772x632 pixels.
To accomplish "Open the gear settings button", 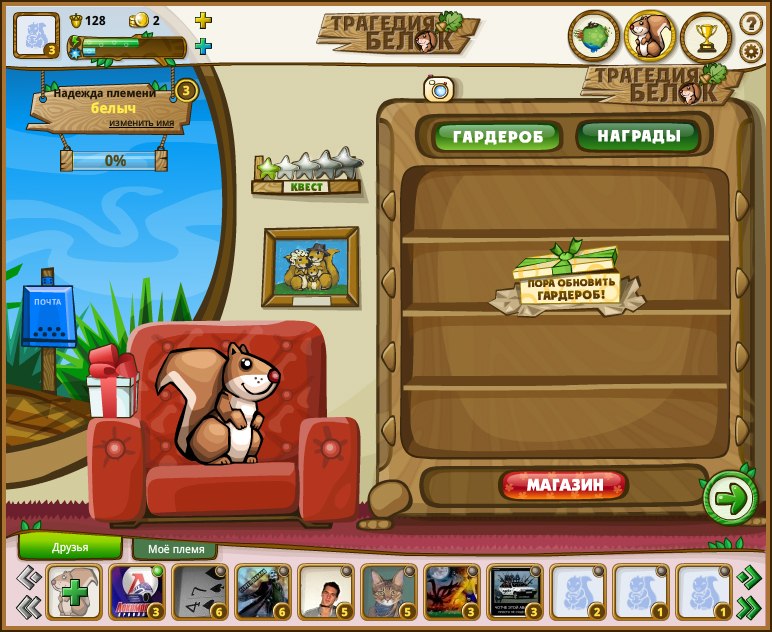I will (x=750, y=51).
